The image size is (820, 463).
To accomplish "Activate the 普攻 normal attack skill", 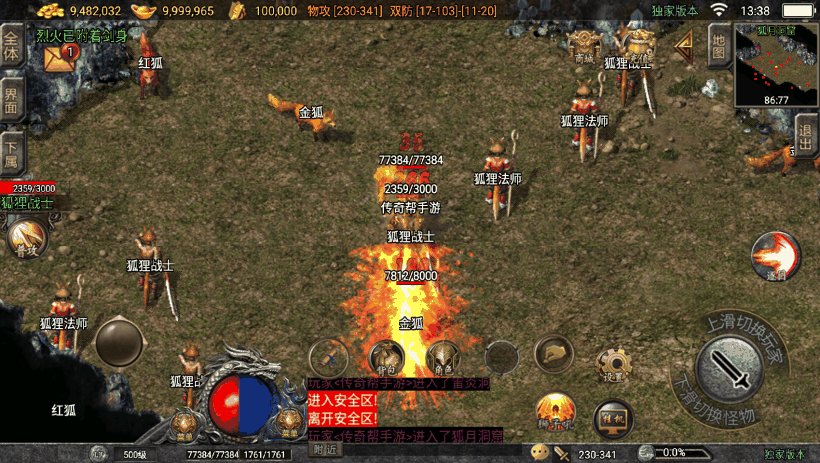I will (x=26, y=238).
